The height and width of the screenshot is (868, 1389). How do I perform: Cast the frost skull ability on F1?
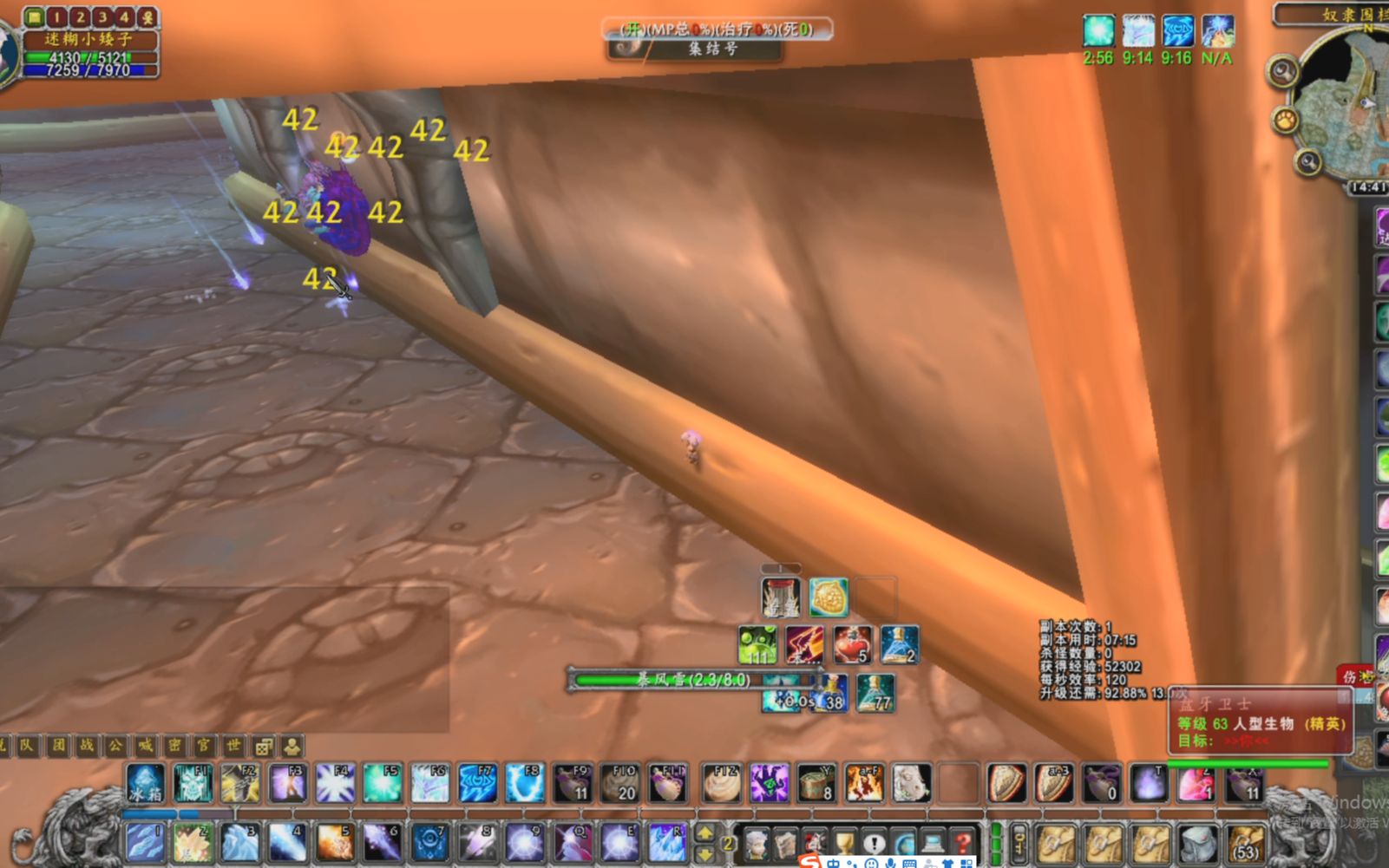coord(193,783)
